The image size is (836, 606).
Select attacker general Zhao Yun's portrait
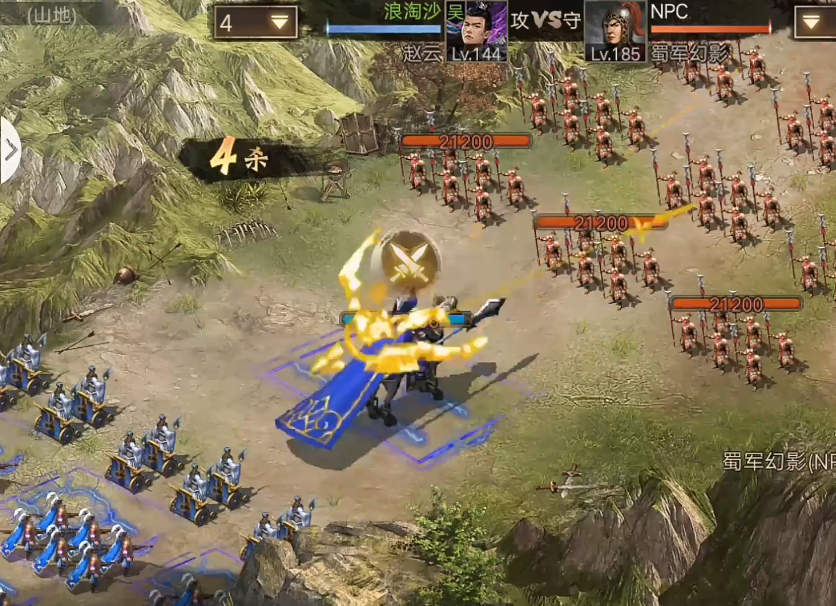(x=476, y=26)
